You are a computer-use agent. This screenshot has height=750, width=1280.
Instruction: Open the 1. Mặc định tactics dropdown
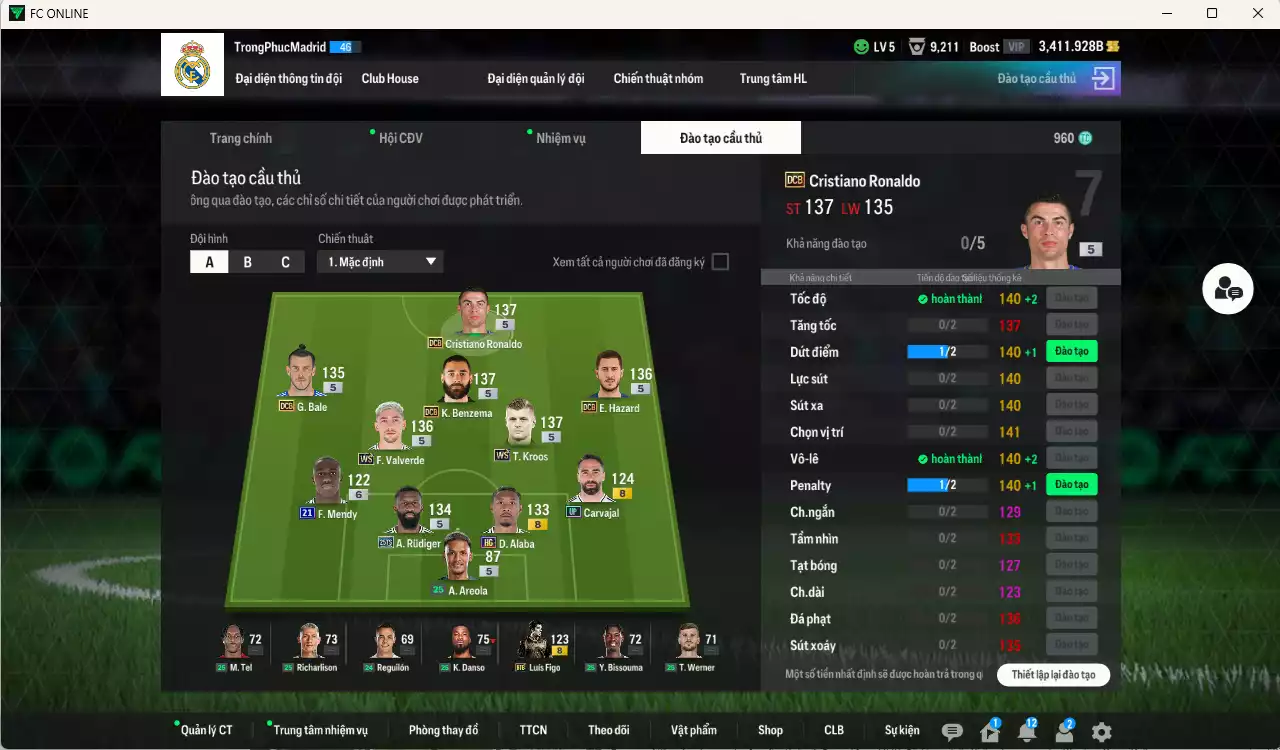pos(379,261)
